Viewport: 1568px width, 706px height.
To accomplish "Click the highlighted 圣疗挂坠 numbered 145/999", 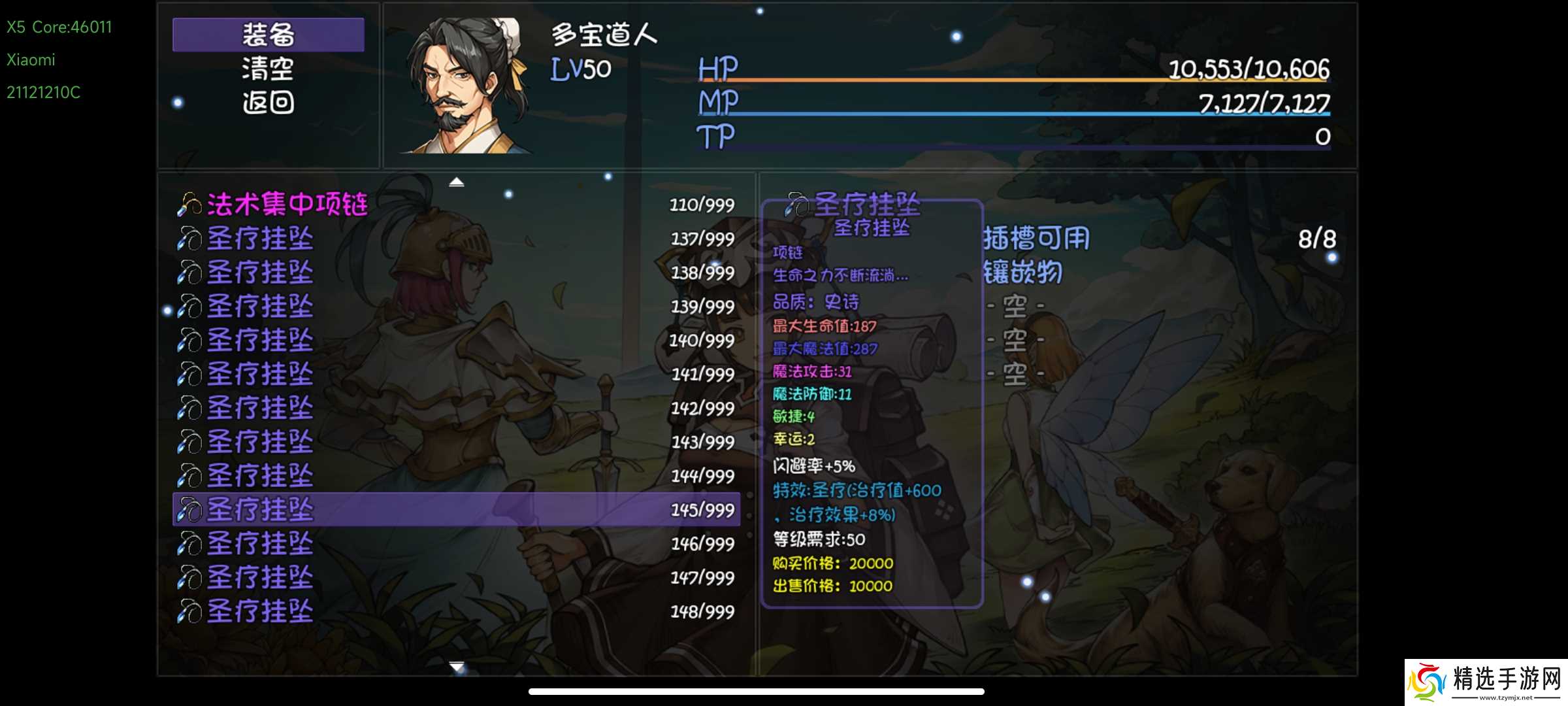I will click(x=456, y=509).
